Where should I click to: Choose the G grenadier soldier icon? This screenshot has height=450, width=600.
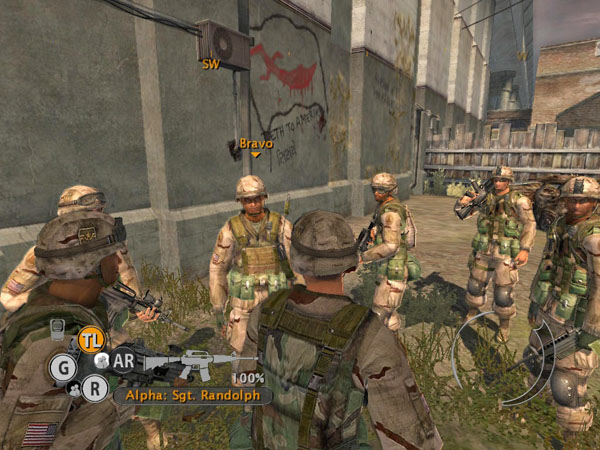(x=63, y=368)
